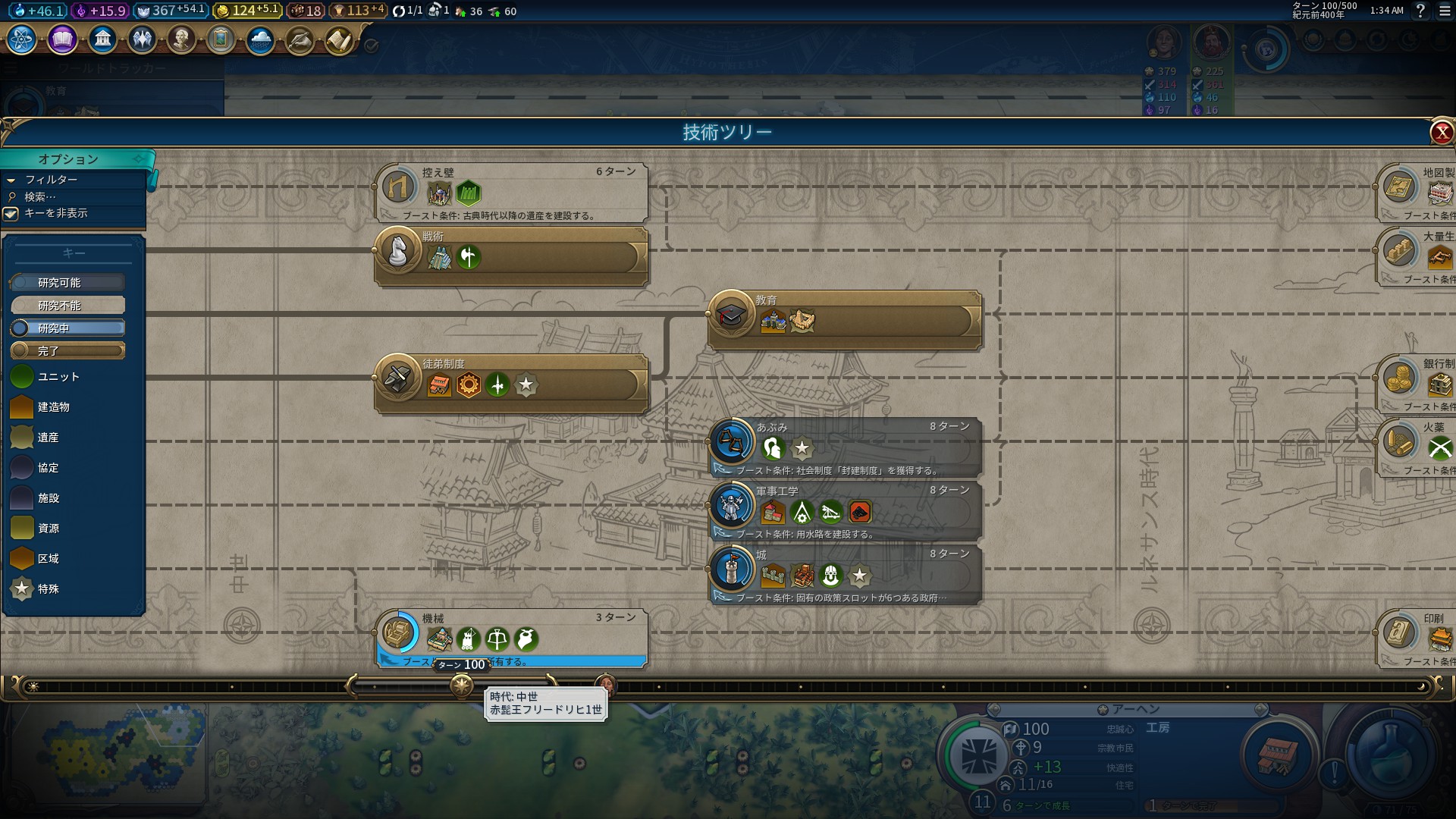Click the 工房 workshop production icon
1456x819 pixels.
[x=1277, y=755]
